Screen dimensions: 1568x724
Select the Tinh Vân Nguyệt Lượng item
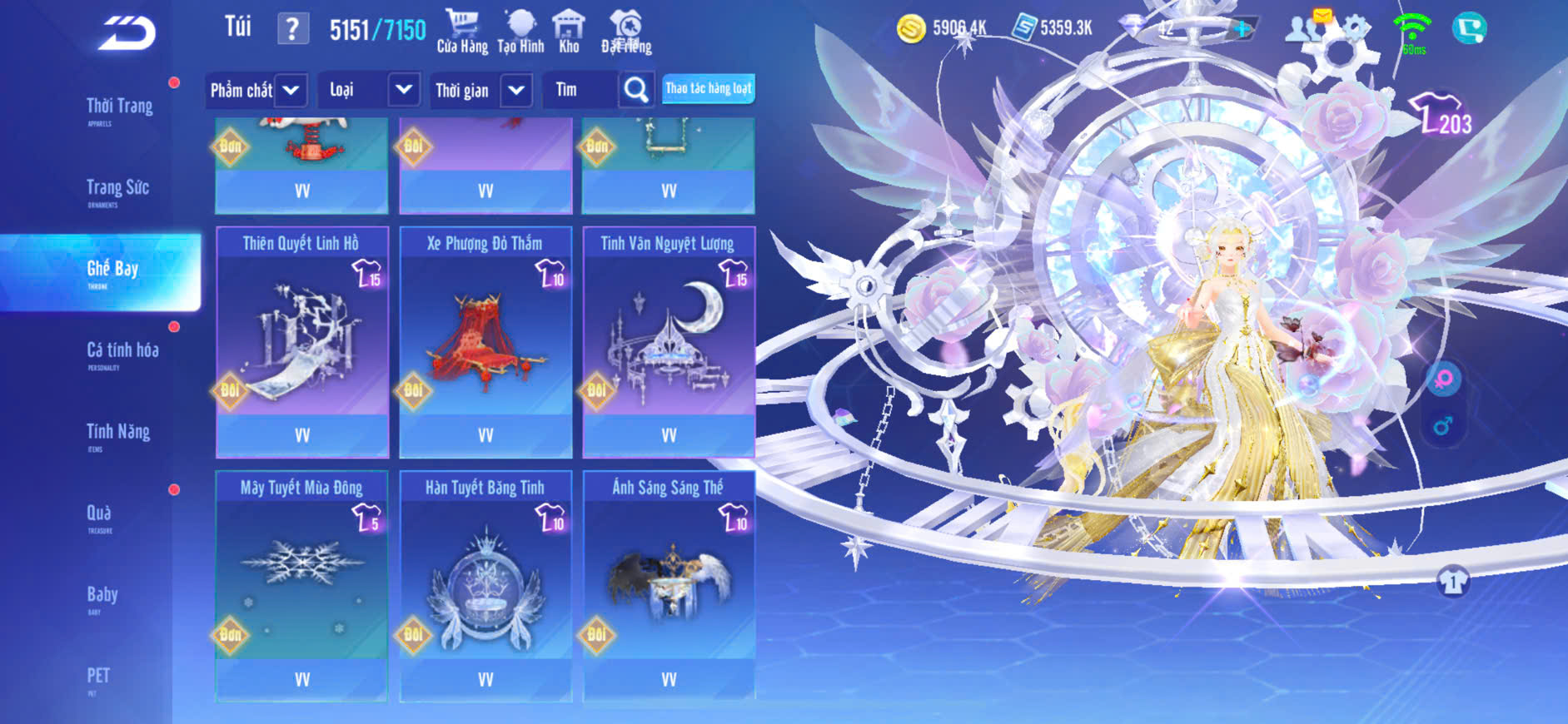tap(669, 341)
